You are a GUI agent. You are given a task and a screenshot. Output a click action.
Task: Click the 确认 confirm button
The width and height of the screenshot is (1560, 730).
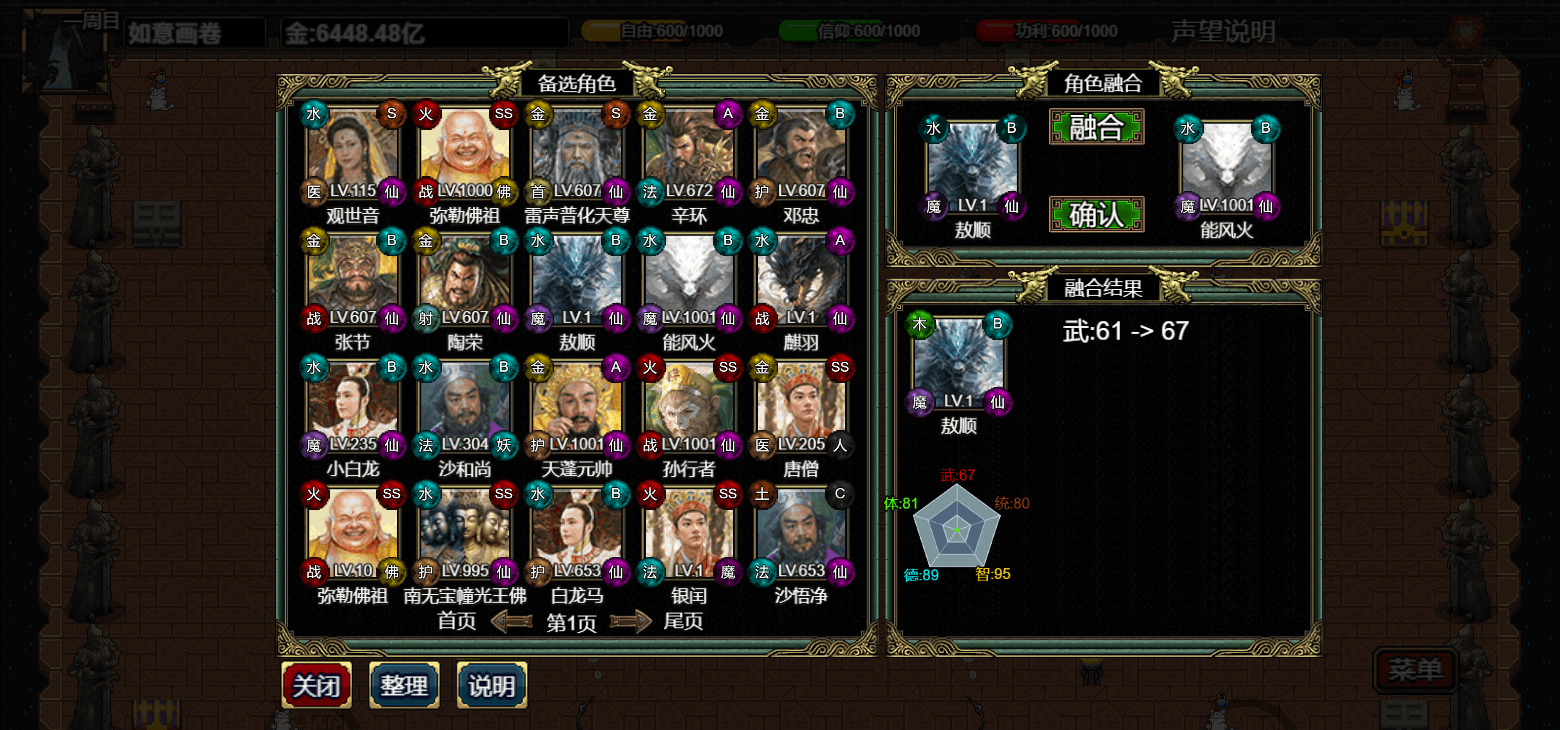click(1096, 214)
